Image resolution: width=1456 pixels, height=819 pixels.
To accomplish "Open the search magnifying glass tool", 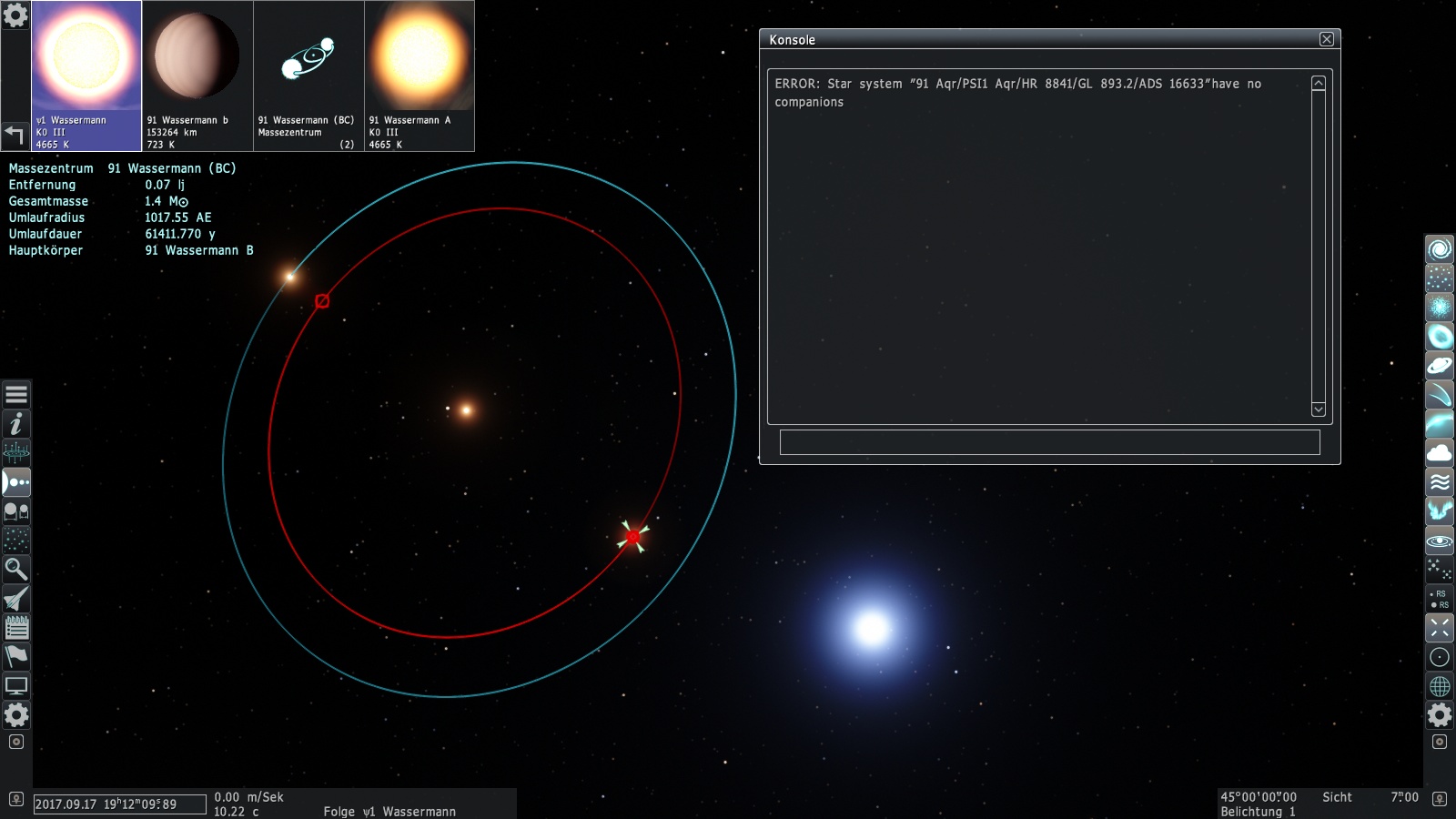I will 16,570.
